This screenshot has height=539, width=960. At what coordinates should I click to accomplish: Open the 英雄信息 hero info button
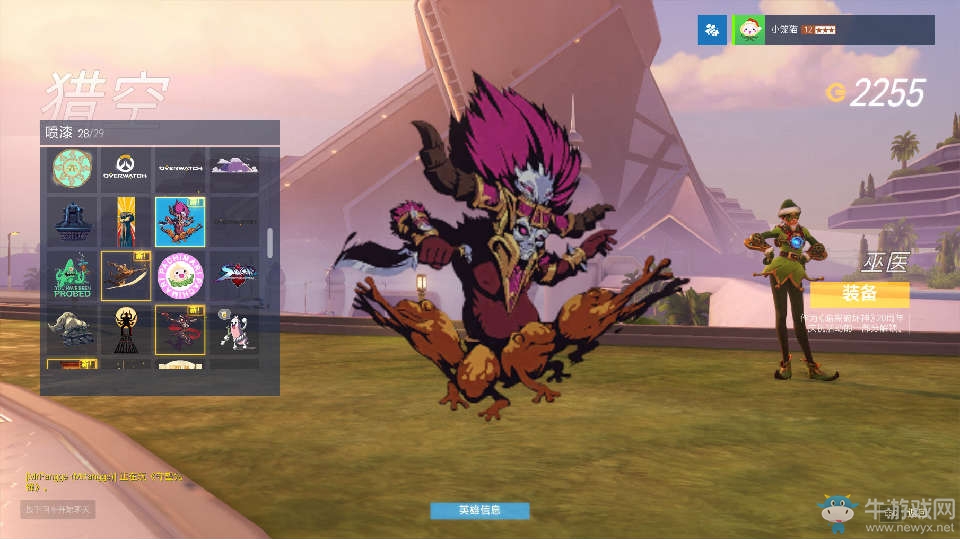pos(479,510)
